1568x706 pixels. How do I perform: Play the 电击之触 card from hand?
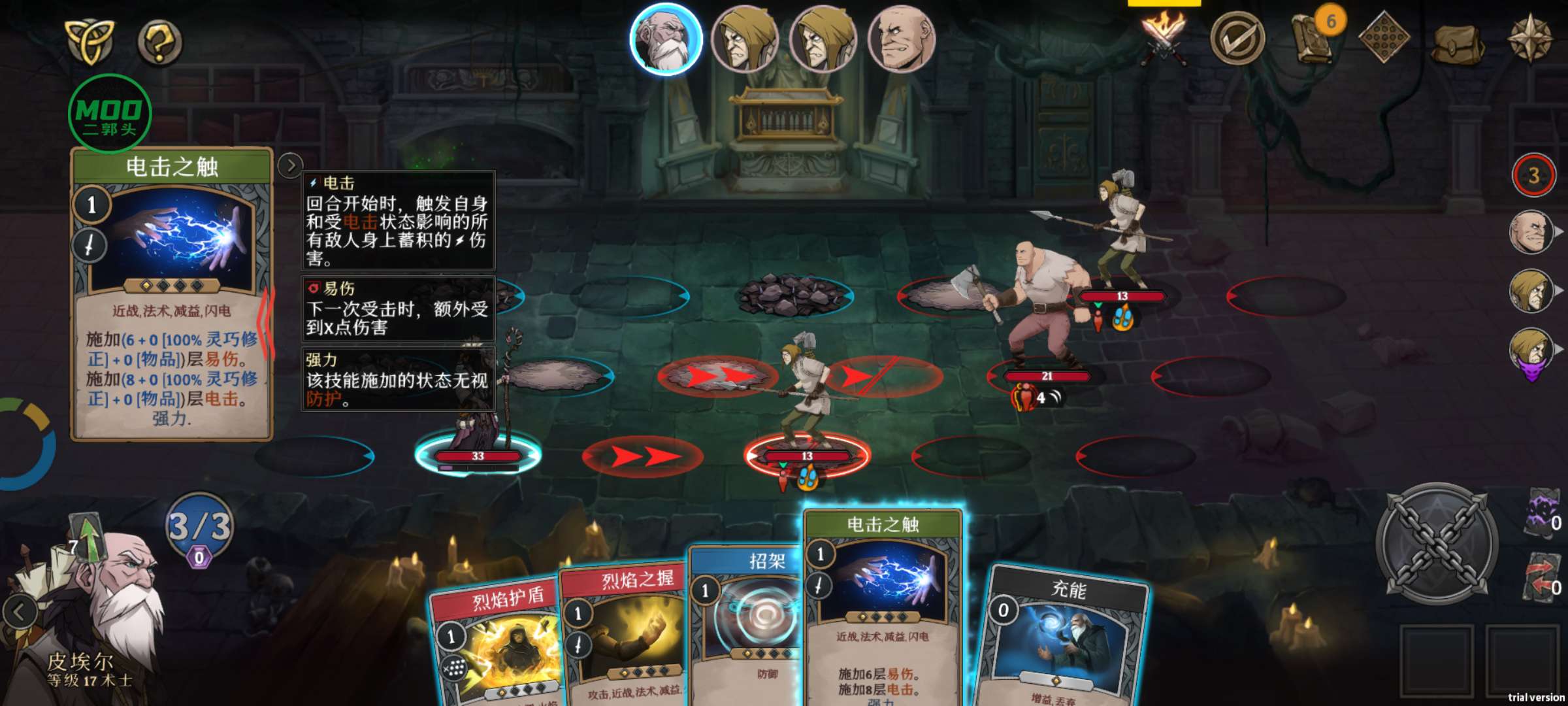(x=882, y=608)
